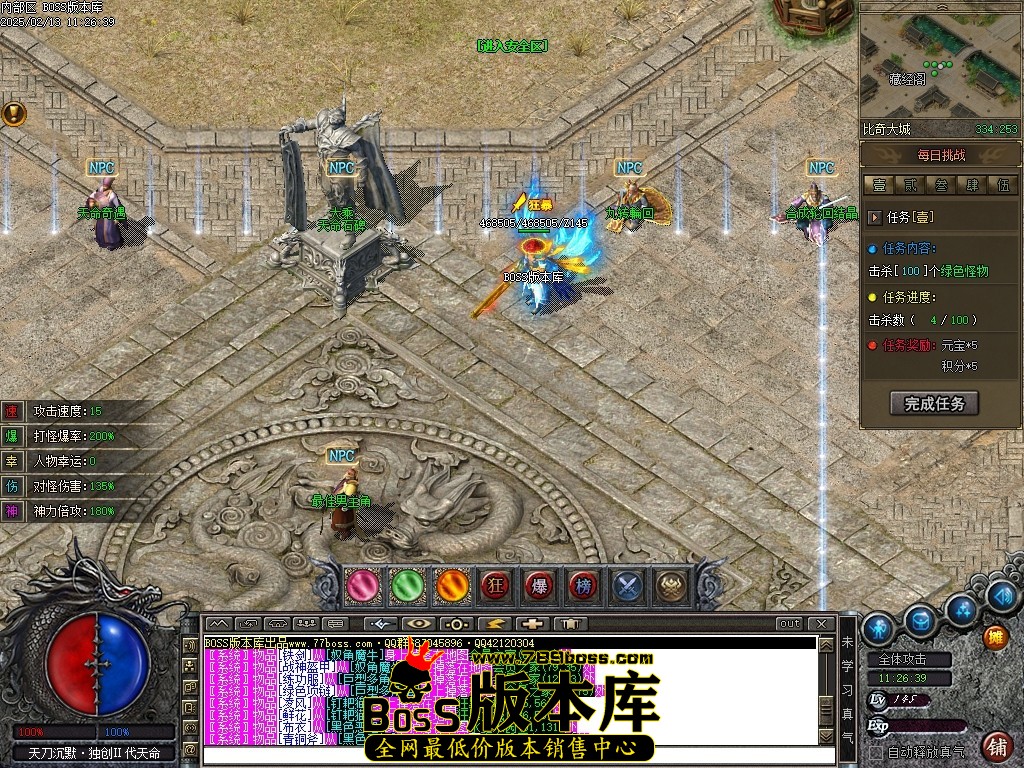Switch to daily challenge tab 贰

[908, 185]
